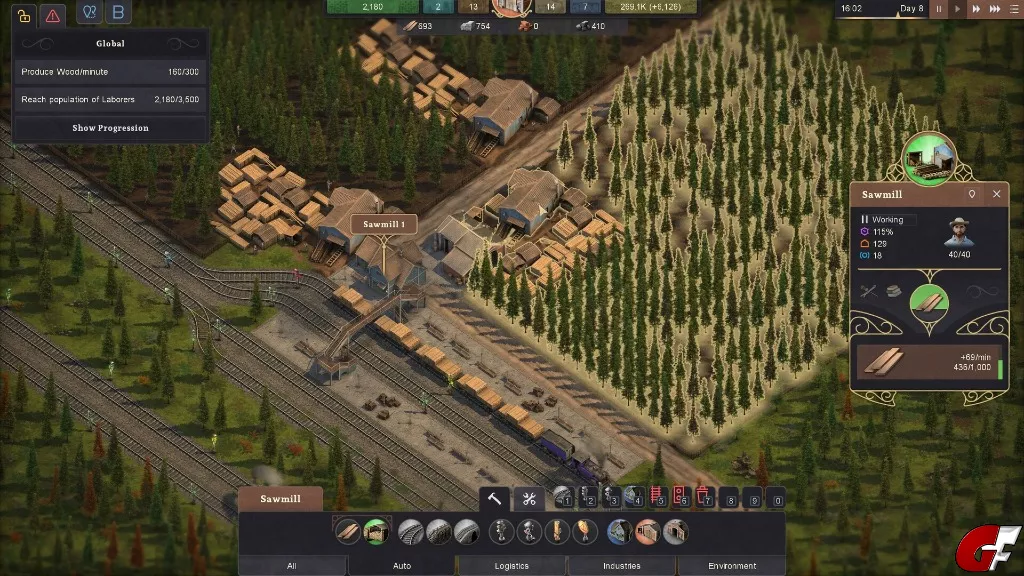Pause the game speed

938,9
